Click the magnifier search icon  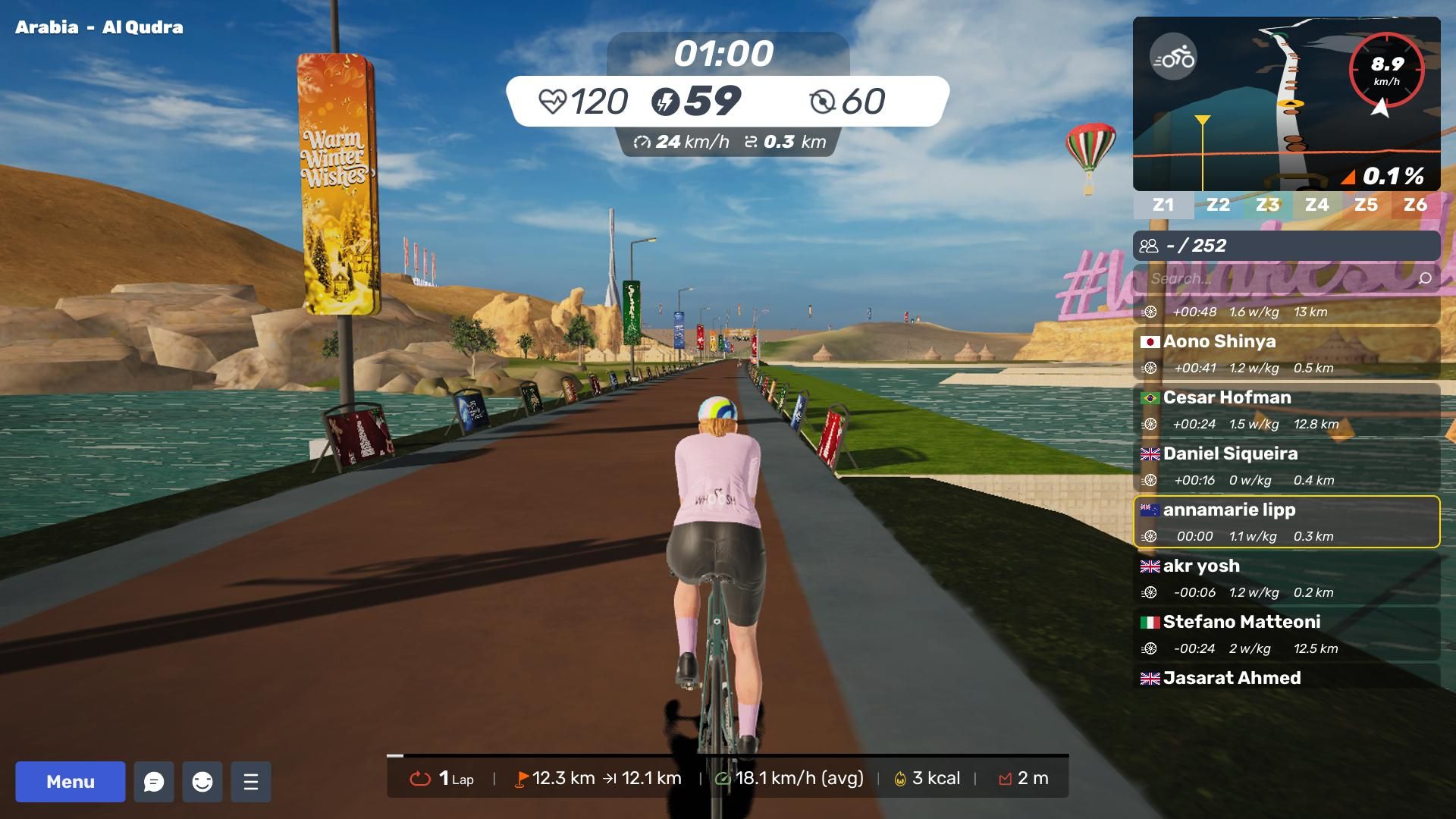click(x=1425, y=278)
